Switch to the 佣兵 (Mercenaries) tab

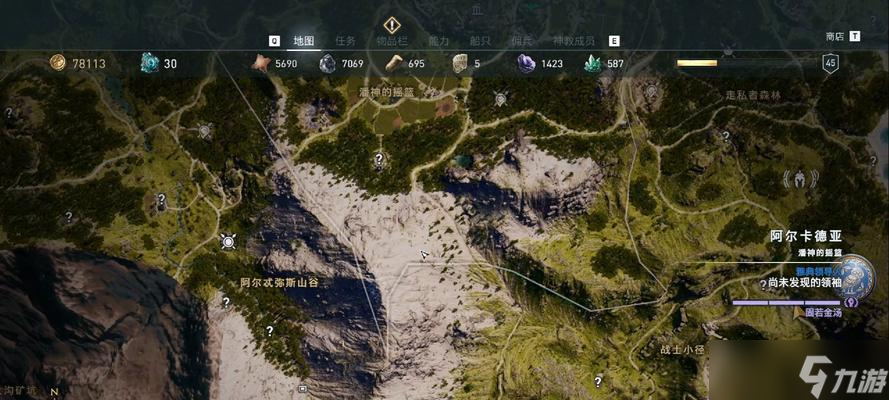click(x=522, y=41)
